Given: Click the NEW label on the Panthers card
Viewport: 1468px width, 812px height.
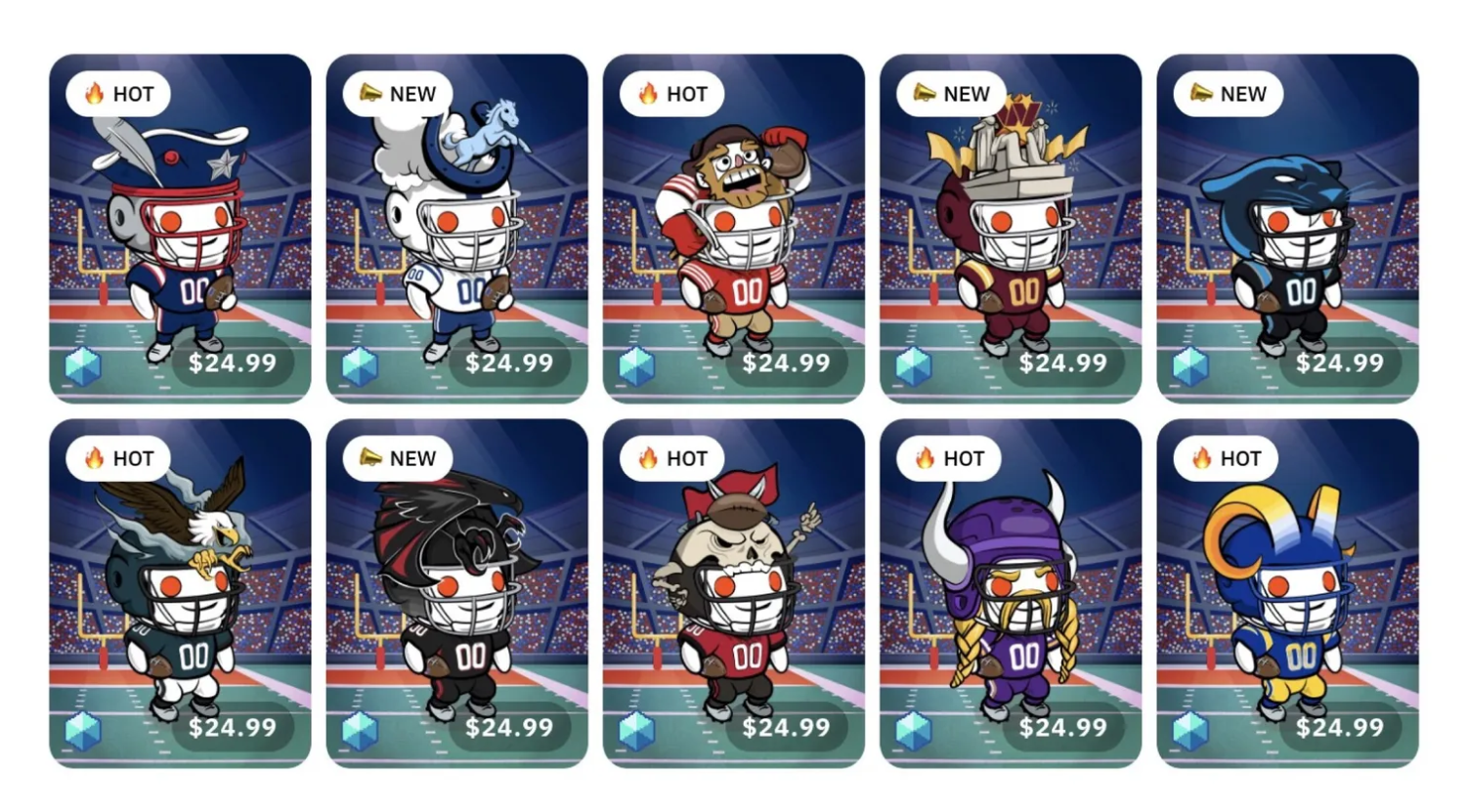Looking at the screenshot, I should tap(1227, 94).
